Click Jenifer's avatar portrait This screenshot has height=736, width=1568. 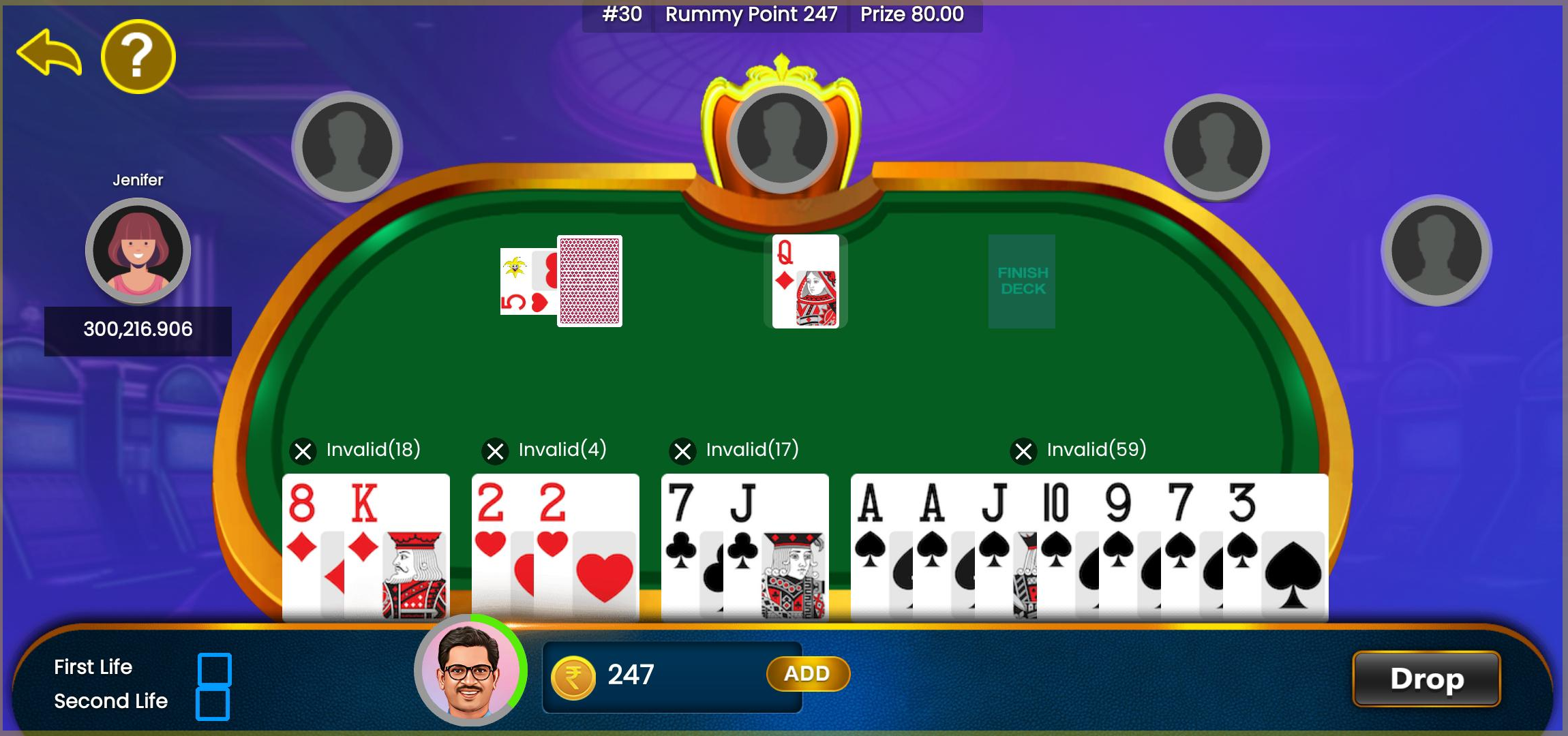click(138, 251)
